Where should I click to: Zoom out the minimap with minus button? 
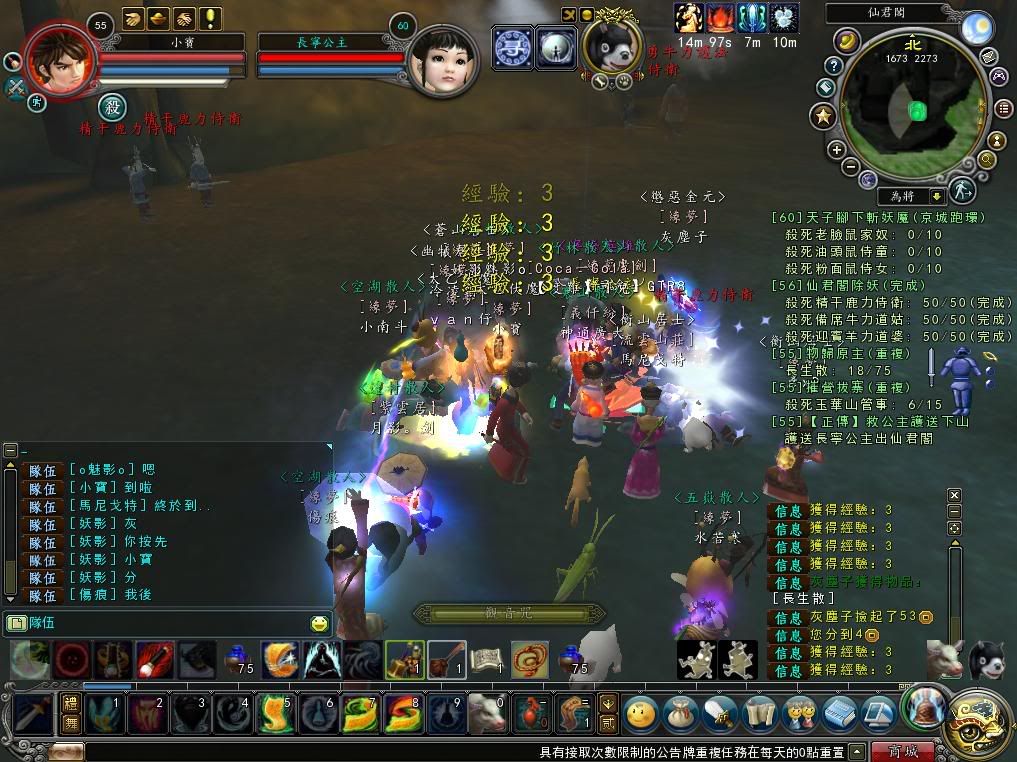pyautogui.click(x=850, y=167)
